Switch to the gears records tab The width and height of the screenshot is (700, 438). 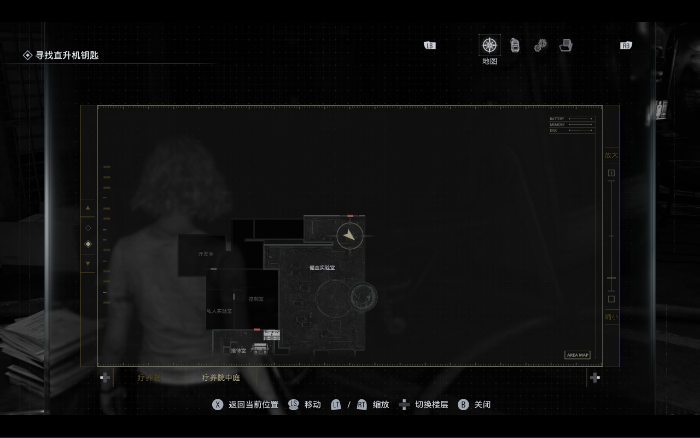click(540, 45)
